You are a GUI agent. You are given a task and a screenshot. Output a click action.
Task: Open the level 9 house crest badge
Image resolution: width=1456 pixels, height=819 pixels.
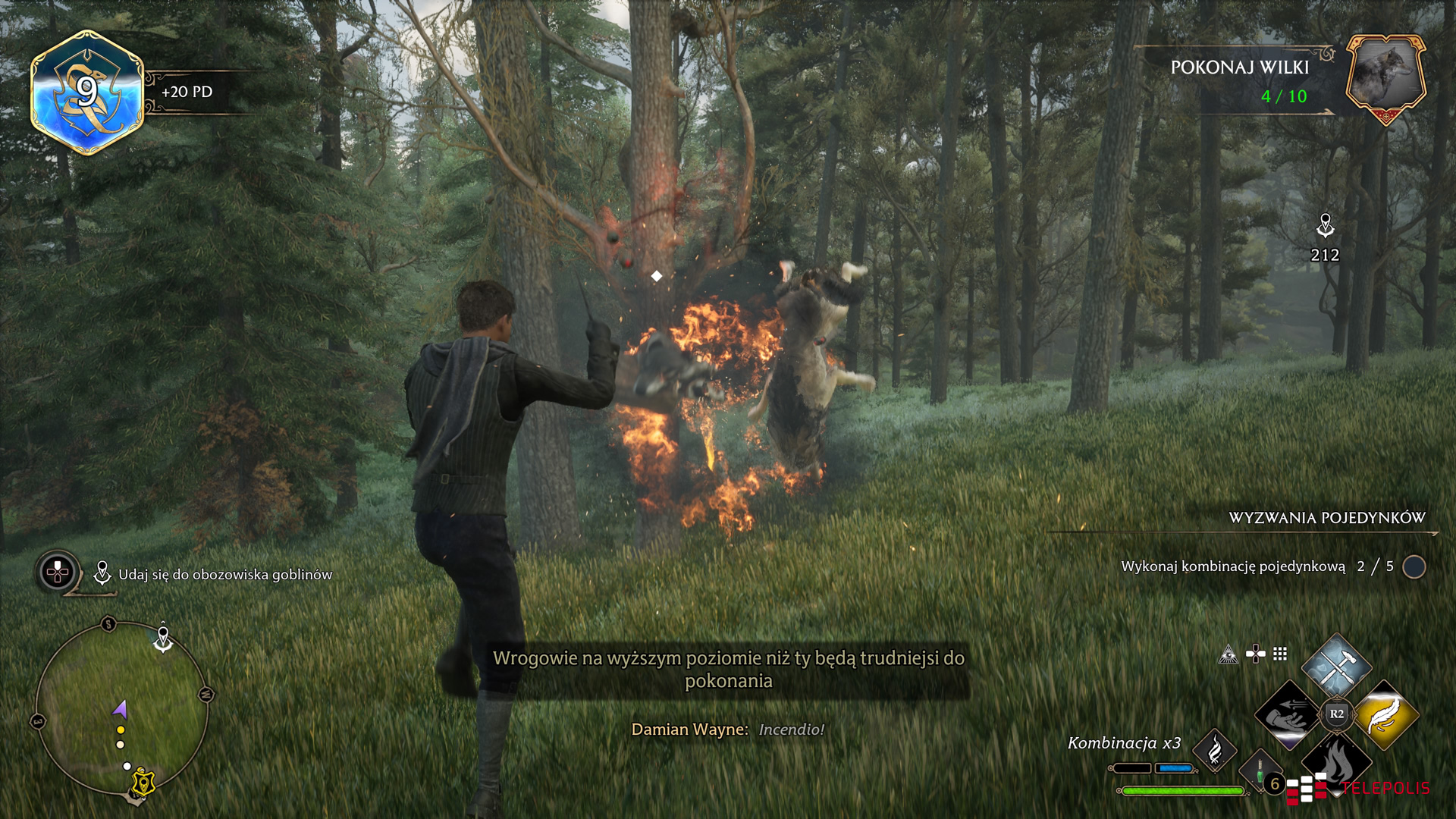(87, 93)
